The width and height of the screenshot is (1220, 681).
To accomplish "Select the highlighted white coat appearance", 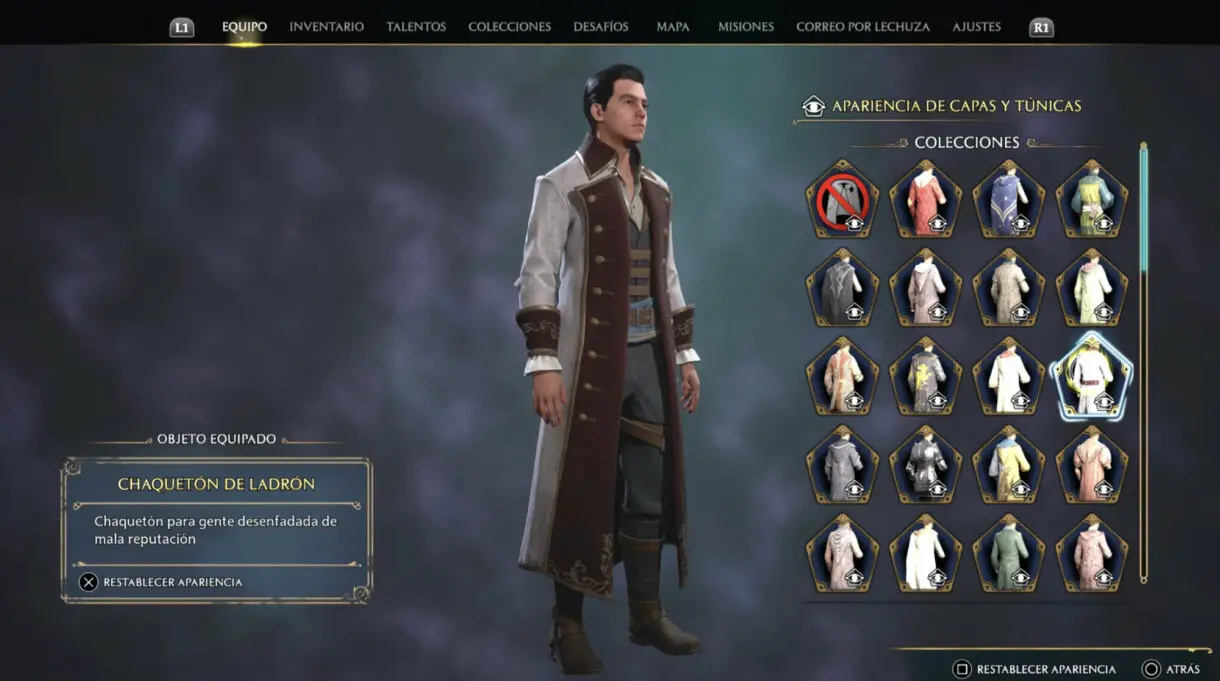I will [1091, 376].
